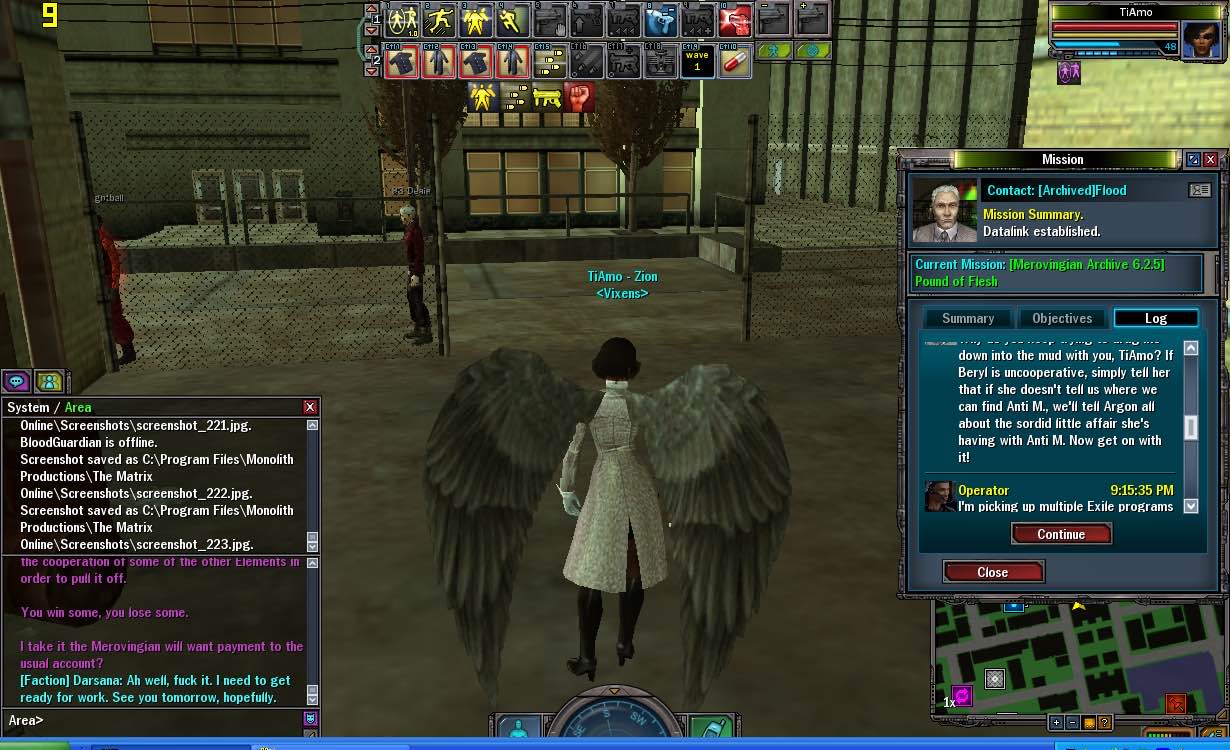Click the TiAmo character portrait
The image size is (1230, 750).
coord(1201,40)
